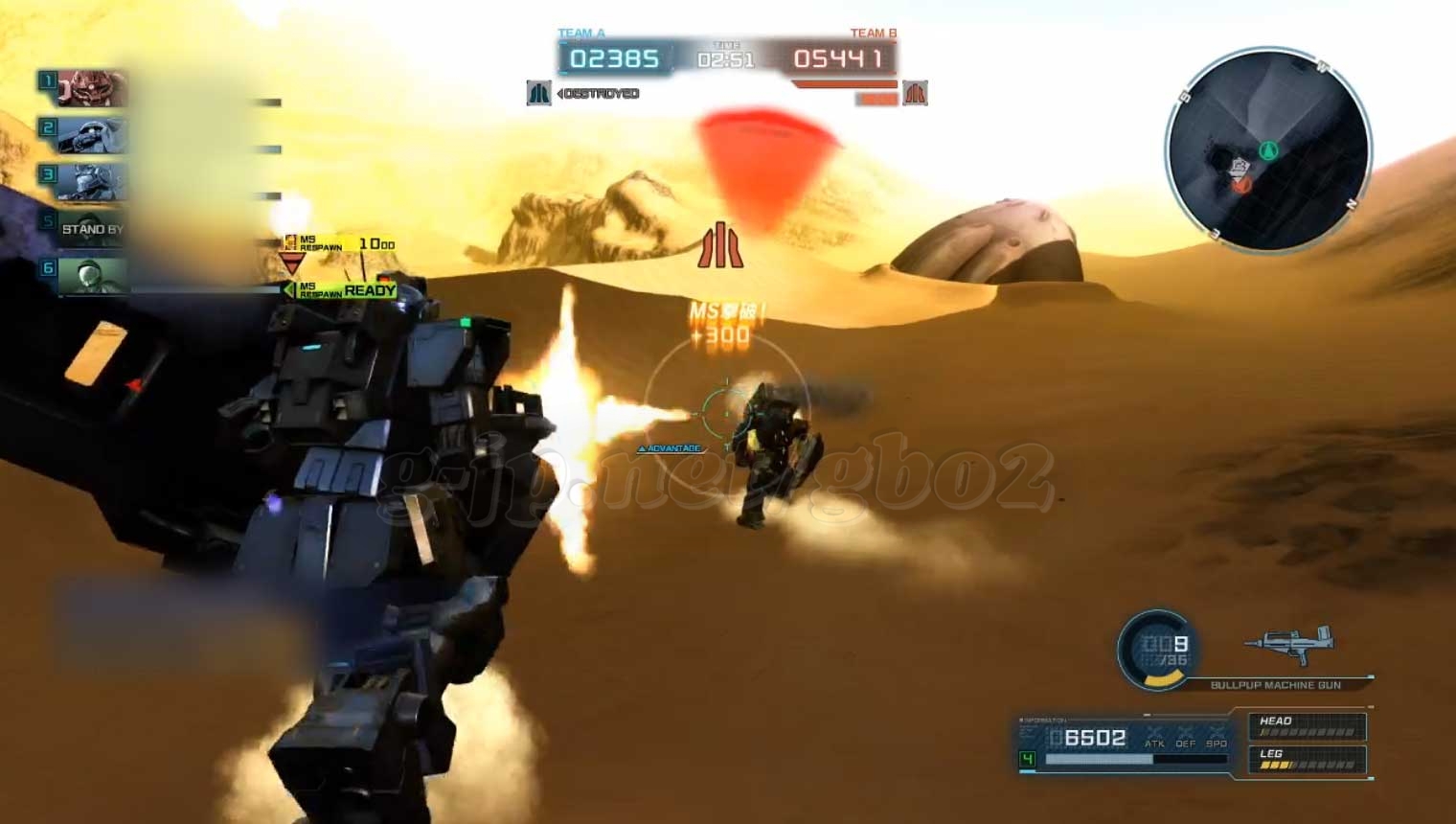The height and width of the screenshot is (824, 1456).
Task: Click the circular radar minimap
Action: pos(1268,149)
